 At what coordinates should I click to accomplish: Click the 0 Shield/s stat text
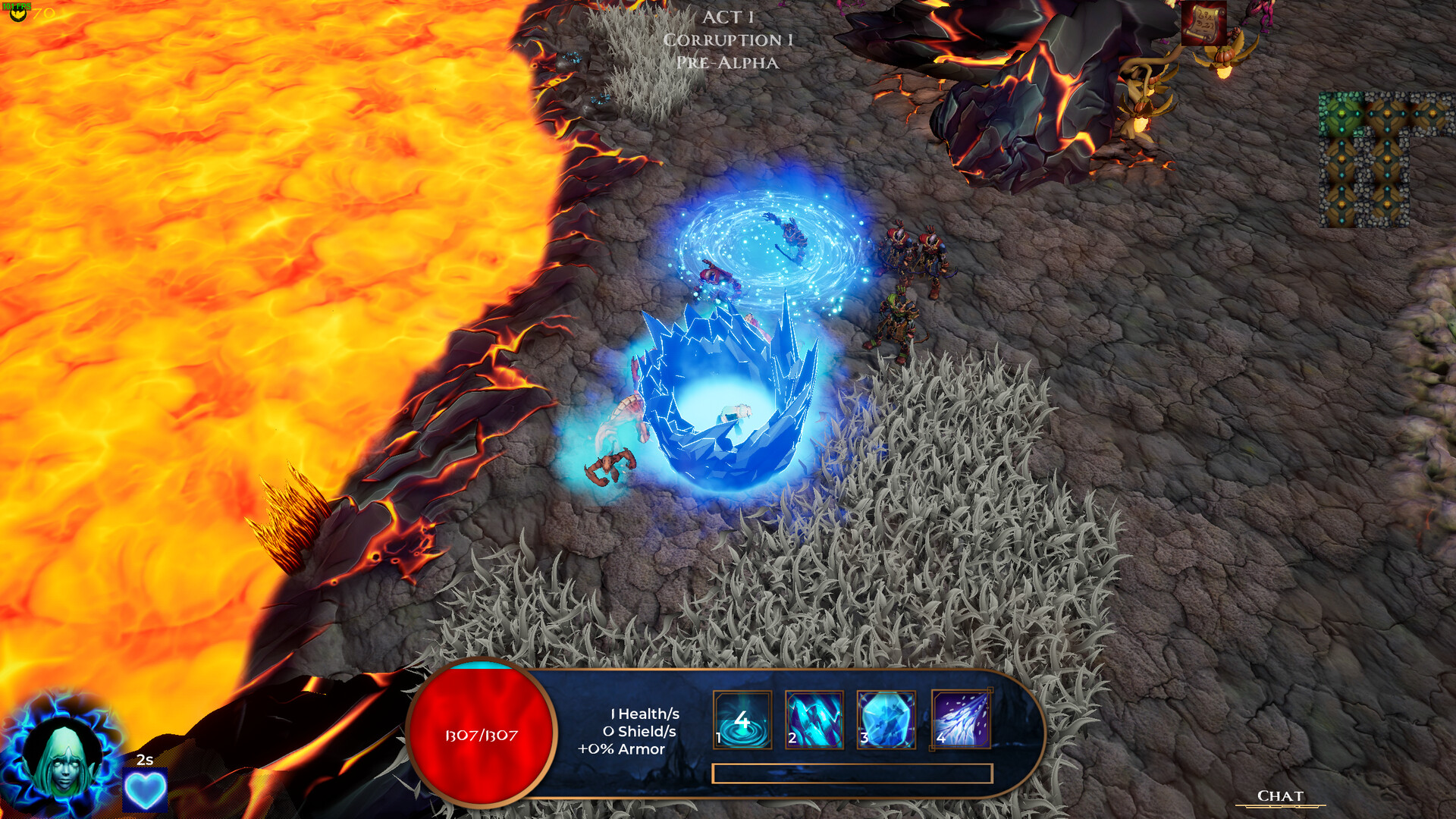641,732
